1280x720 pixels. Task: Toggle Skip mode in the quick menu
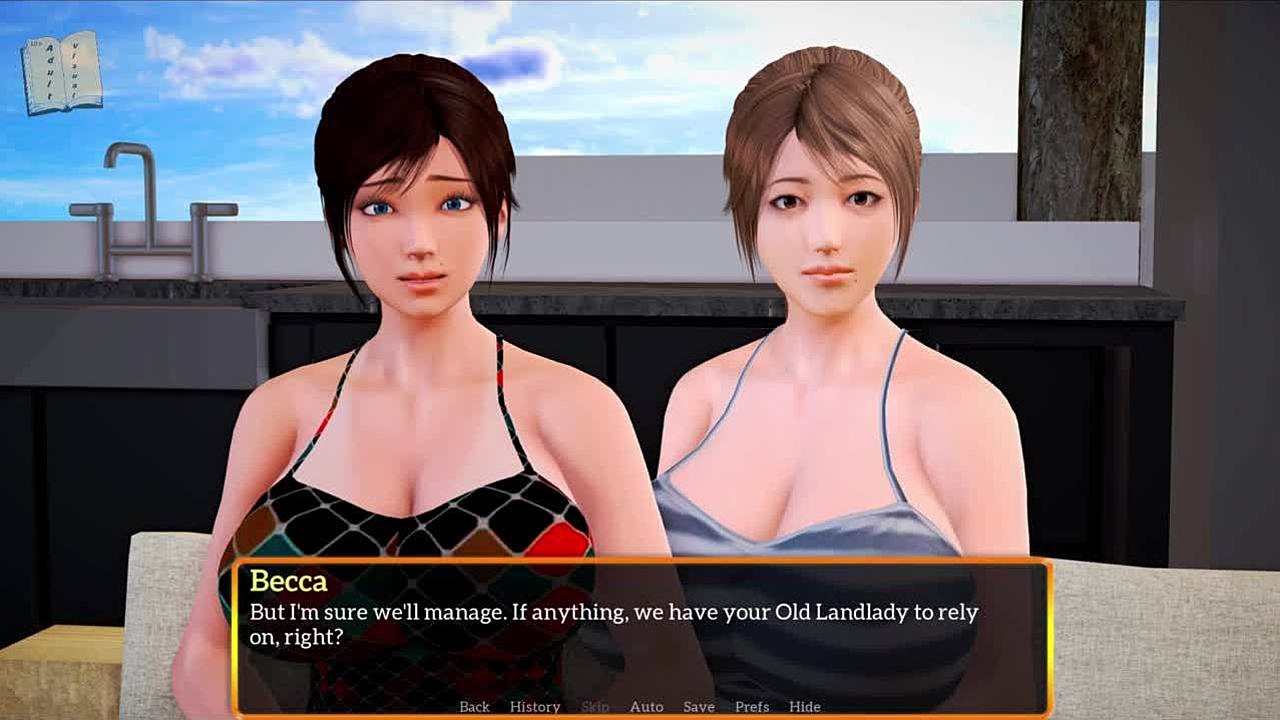[595, 706]
